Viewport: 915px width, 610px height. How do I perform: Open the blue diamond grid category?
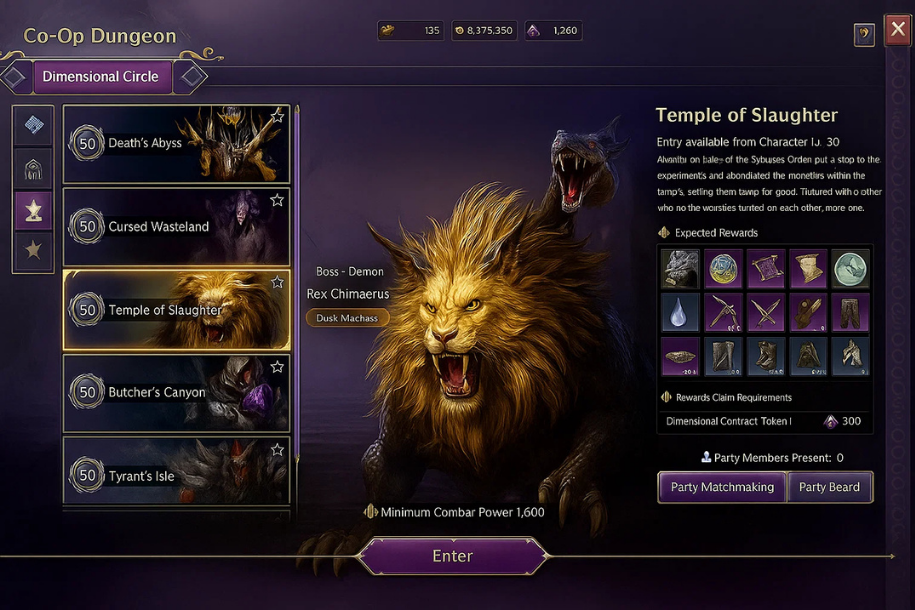click(x=33, y=125)
